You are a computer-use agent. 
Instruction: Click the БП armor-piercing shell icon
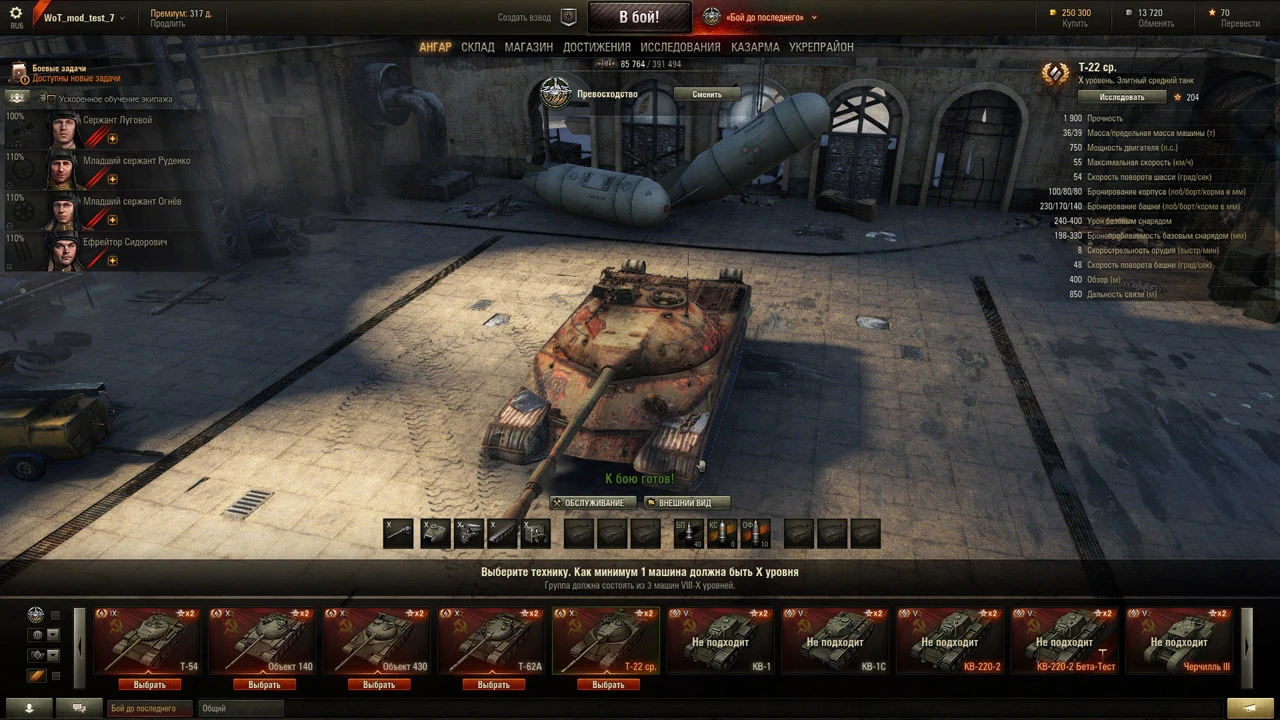(x=688, y=533)
